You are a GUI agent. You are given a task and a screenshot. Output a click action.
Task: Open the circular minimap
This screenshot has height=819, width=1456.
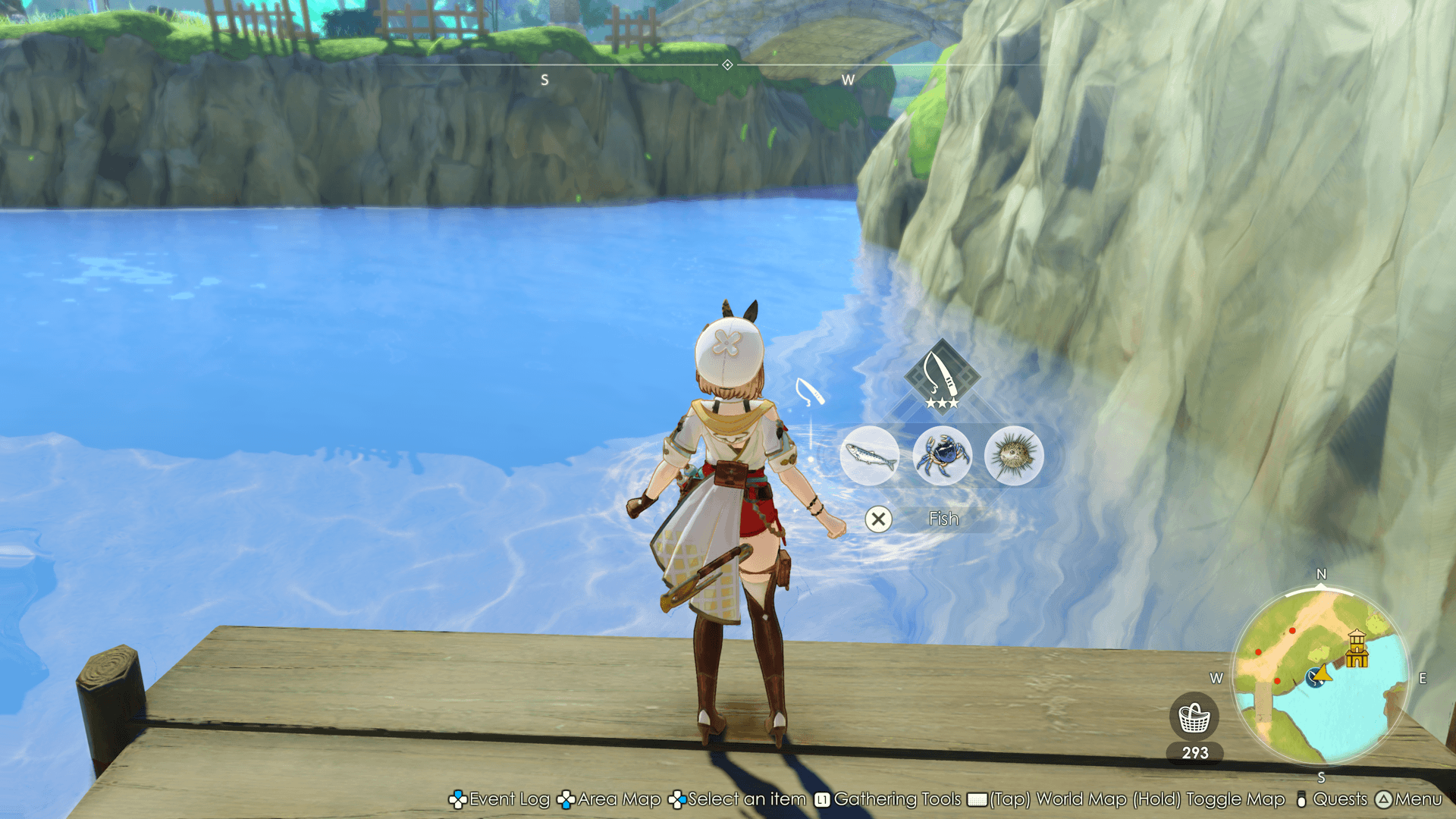pyautogui.click(x=1320, y=676)
